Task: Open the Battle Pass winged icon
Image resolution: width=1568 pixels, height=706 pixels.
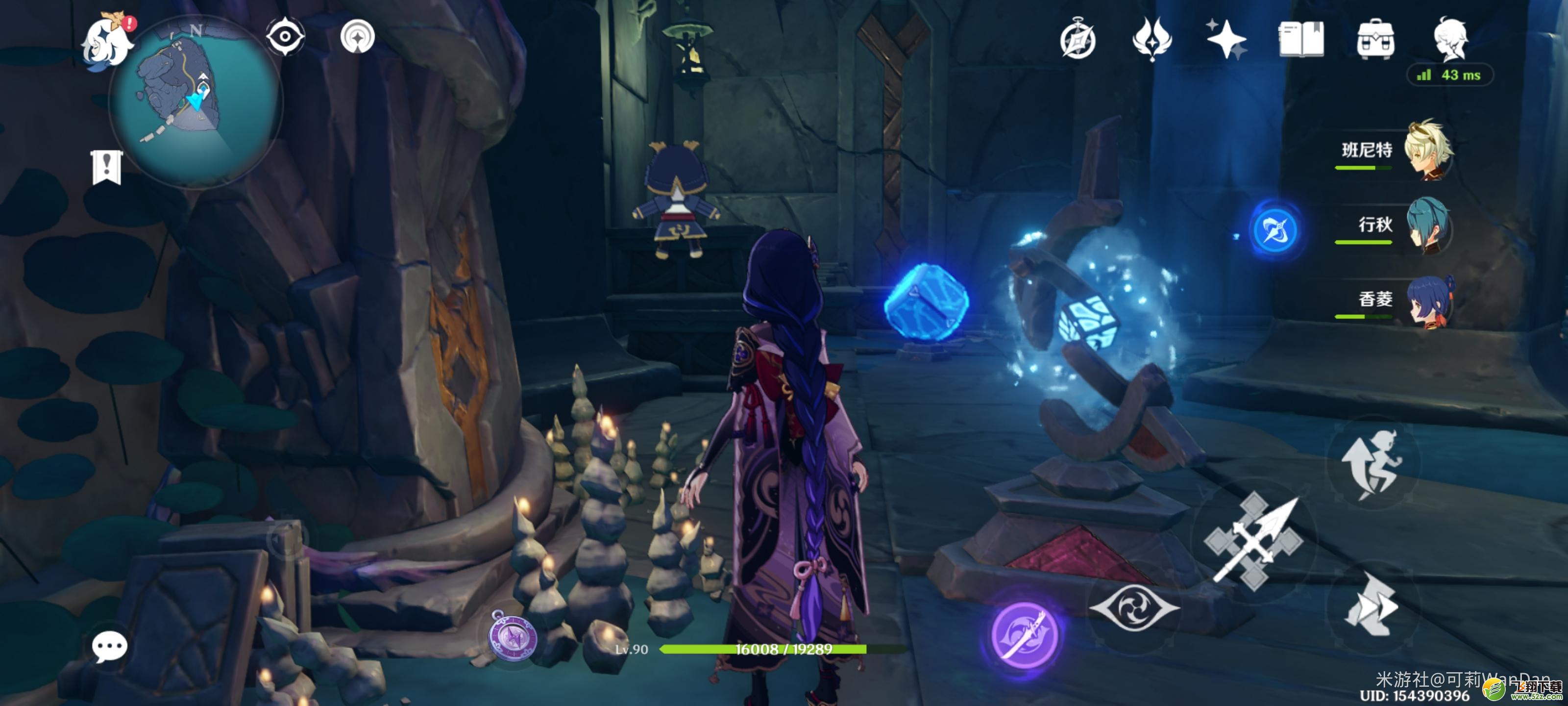Action: tap(1151, 39)
